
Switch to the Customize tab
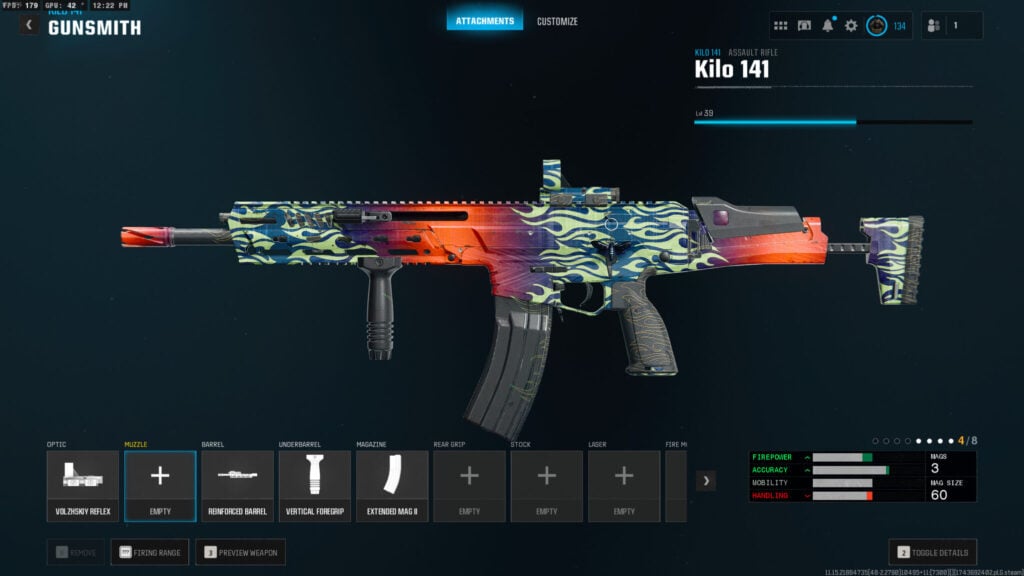[557, 21]
